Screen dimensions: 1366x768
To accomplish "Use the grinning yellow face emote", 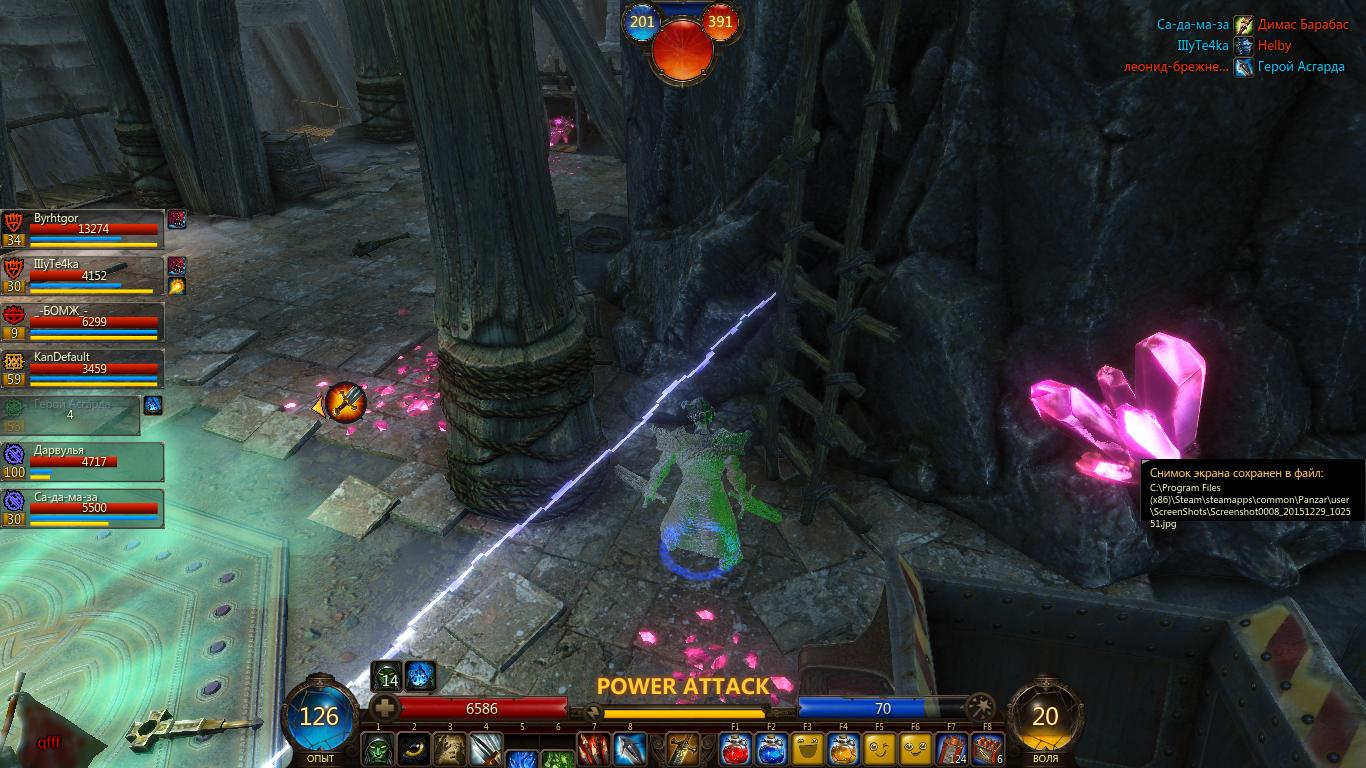I will click(x=807, y=750).
